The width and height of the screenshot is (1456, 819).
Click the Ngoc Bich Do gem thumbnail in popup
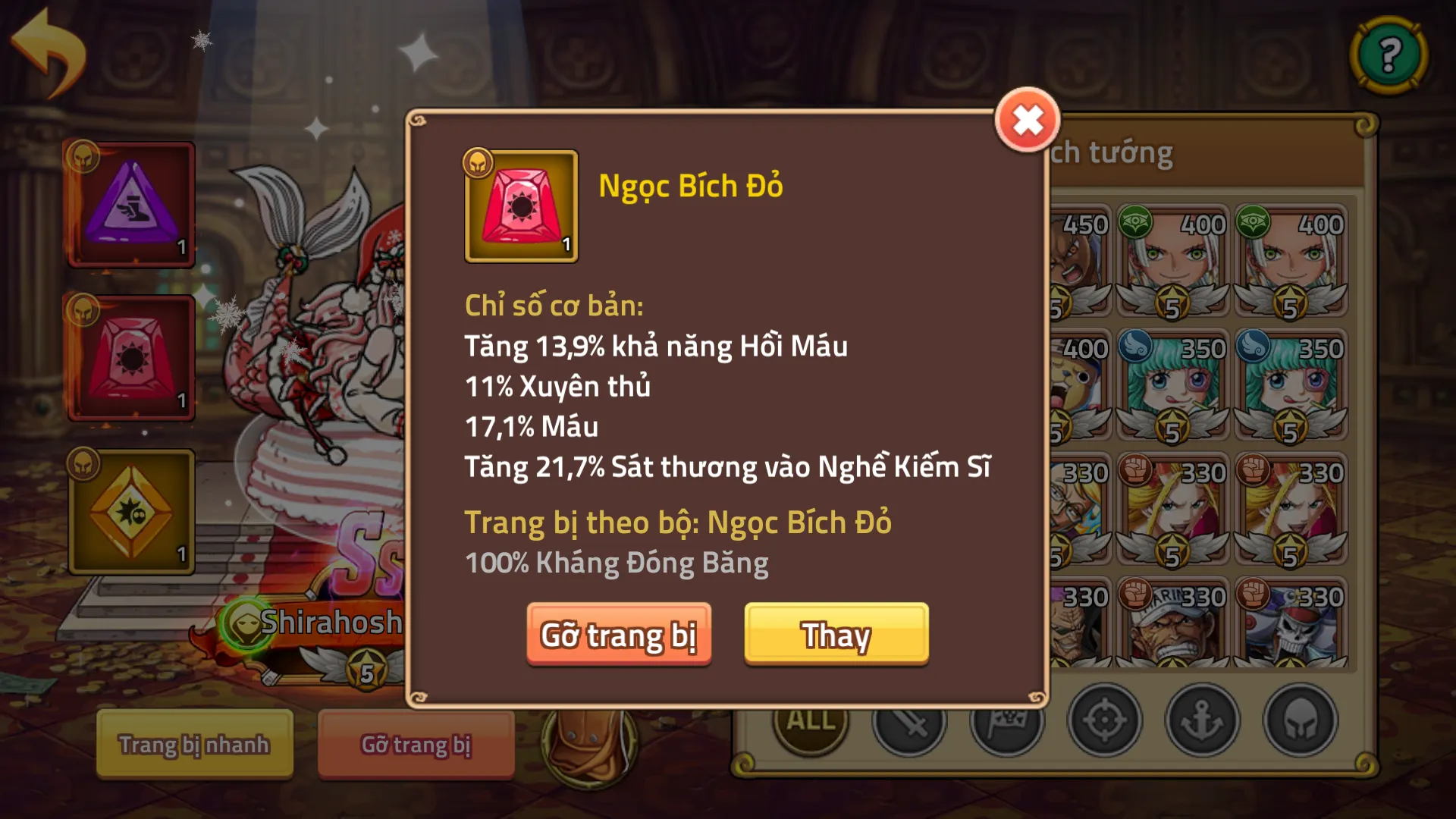521,206
